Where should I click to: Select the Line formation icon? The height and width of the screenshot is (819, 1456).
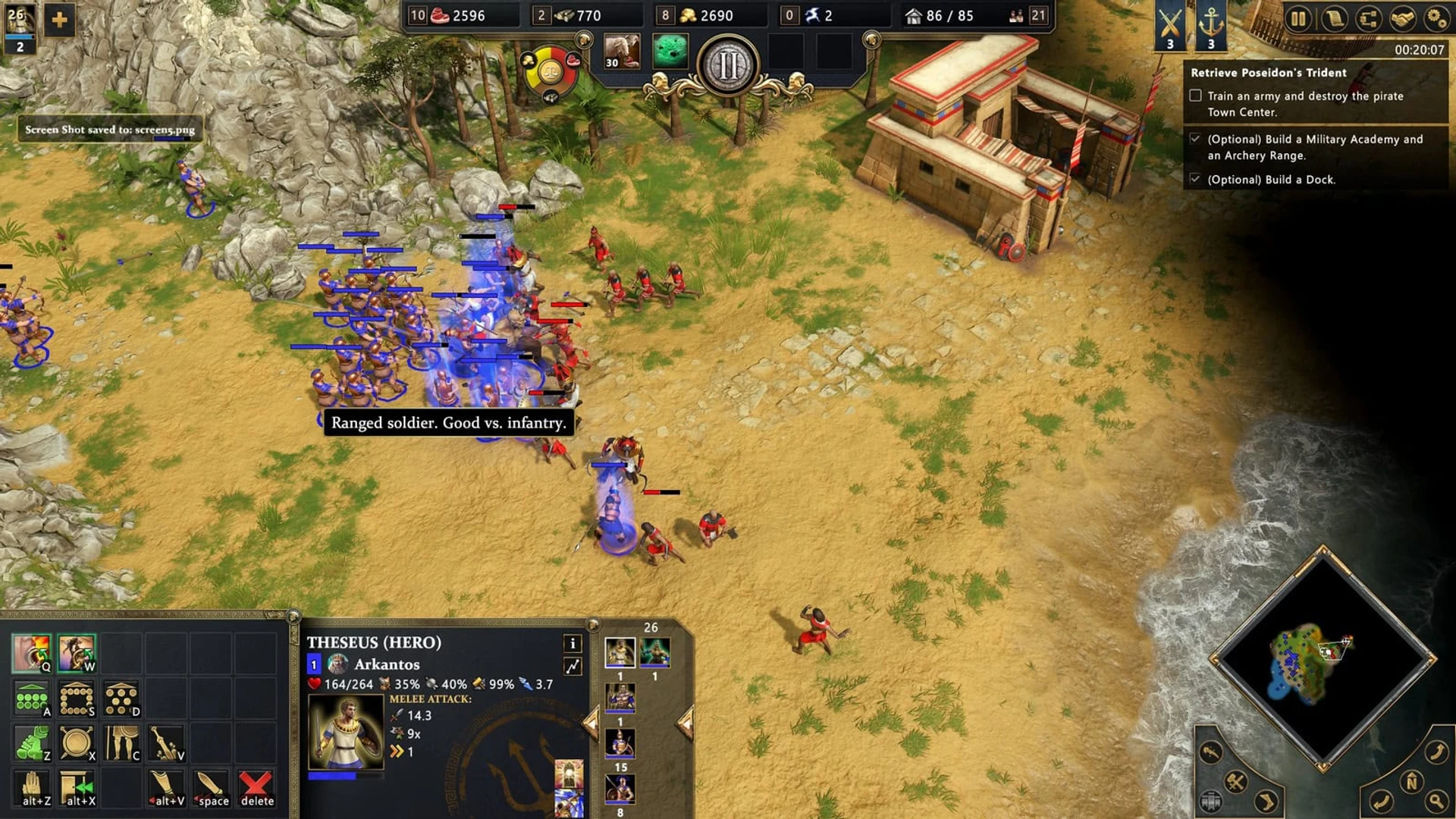(32, 697)
